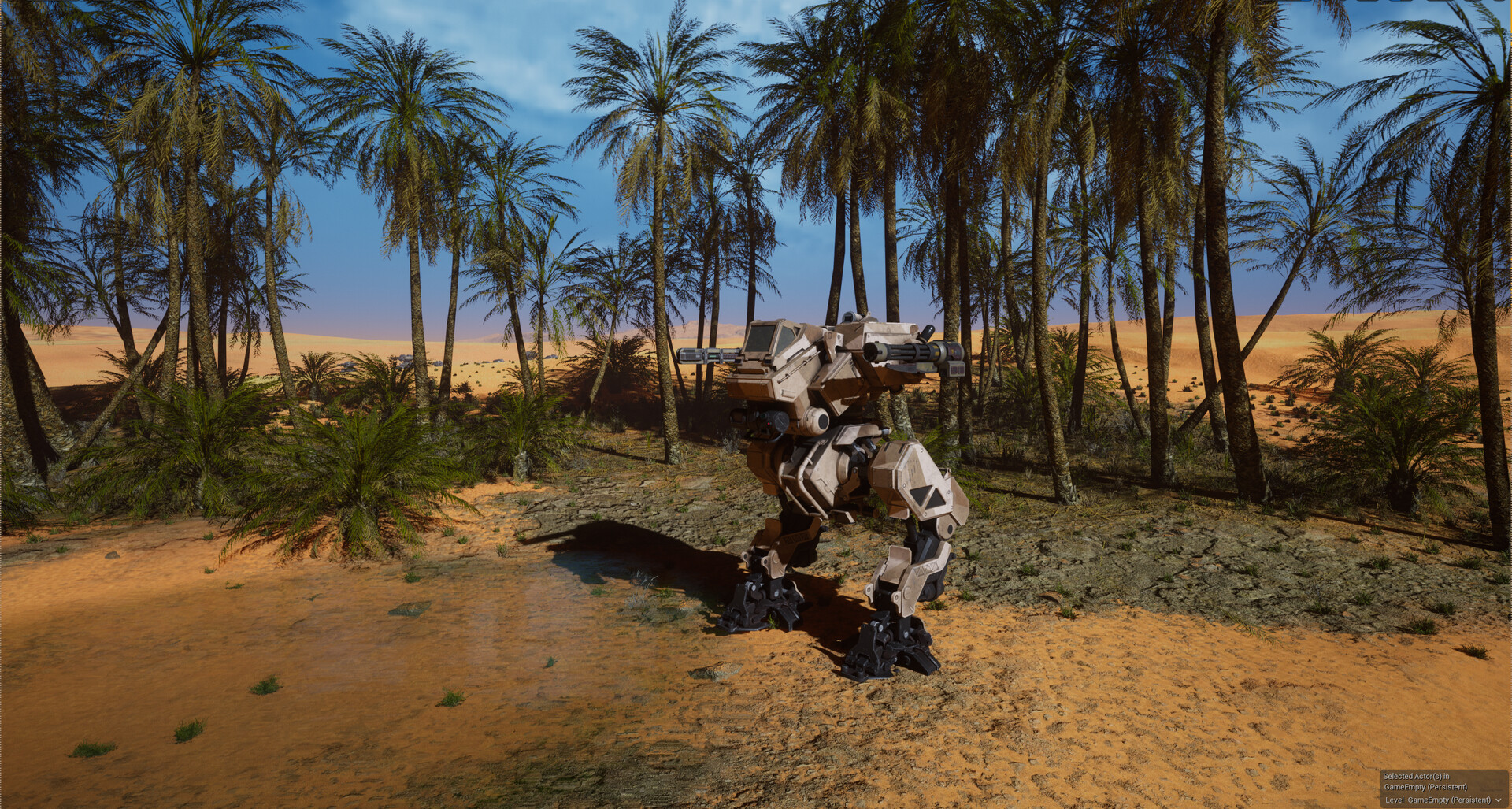Screen dimensions: 1512x809
Task: Open the level selector chevron
Action: 1499,800
